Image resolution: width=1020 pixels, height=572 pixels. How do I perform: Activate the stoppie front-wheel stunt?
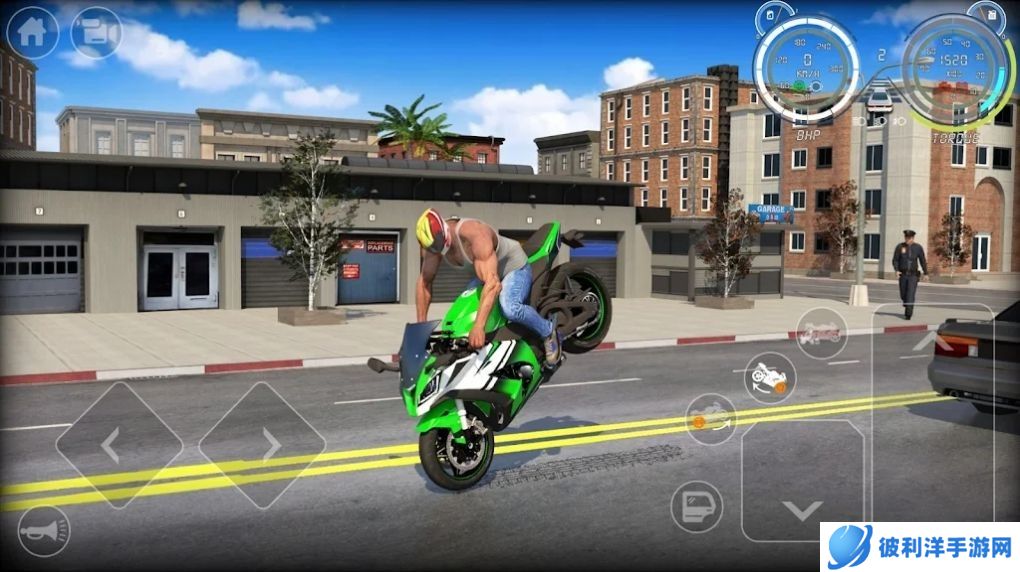coord(711,418)
